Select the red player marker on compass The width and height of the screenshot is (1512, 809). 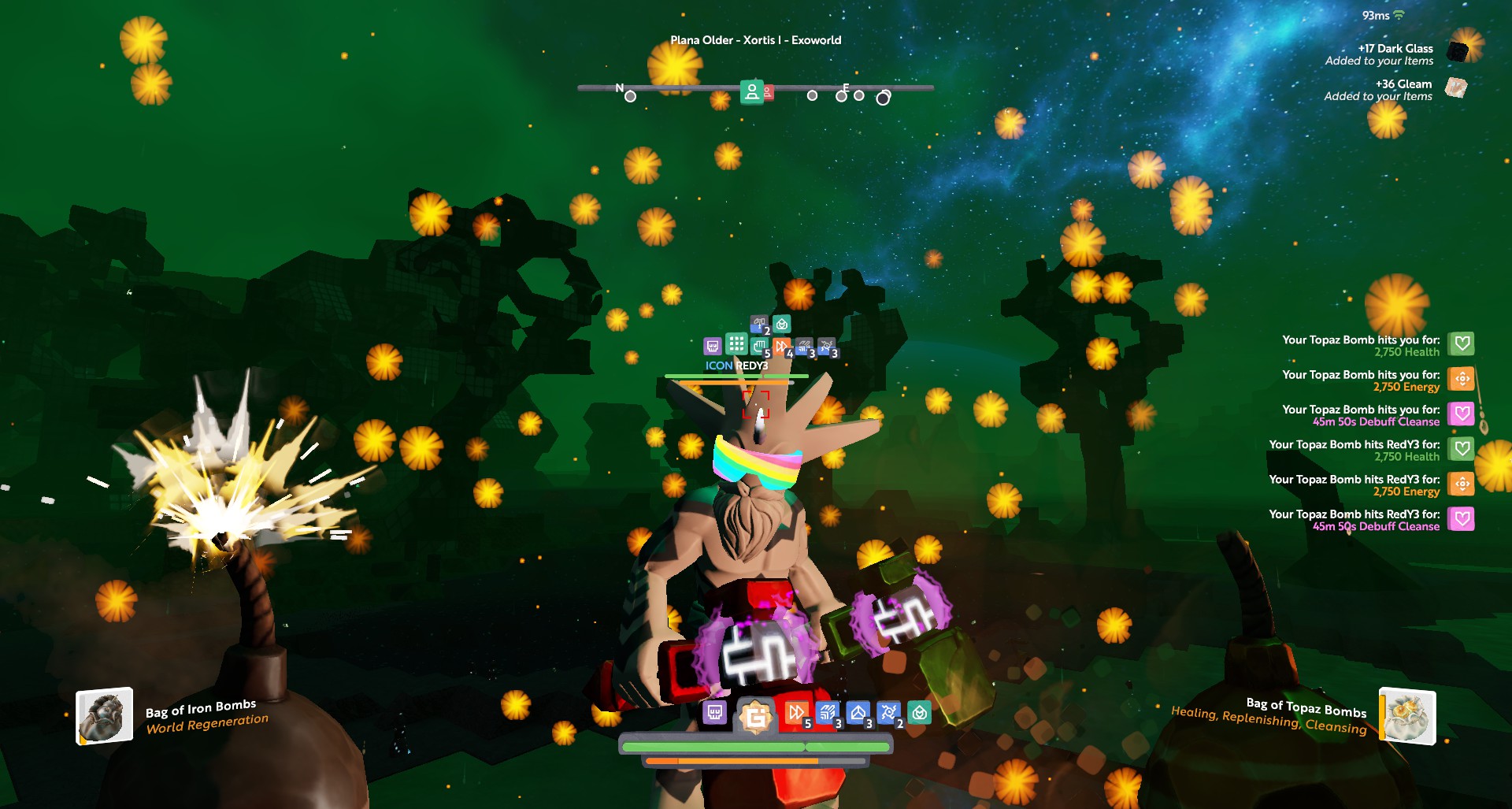click(768, 93)
